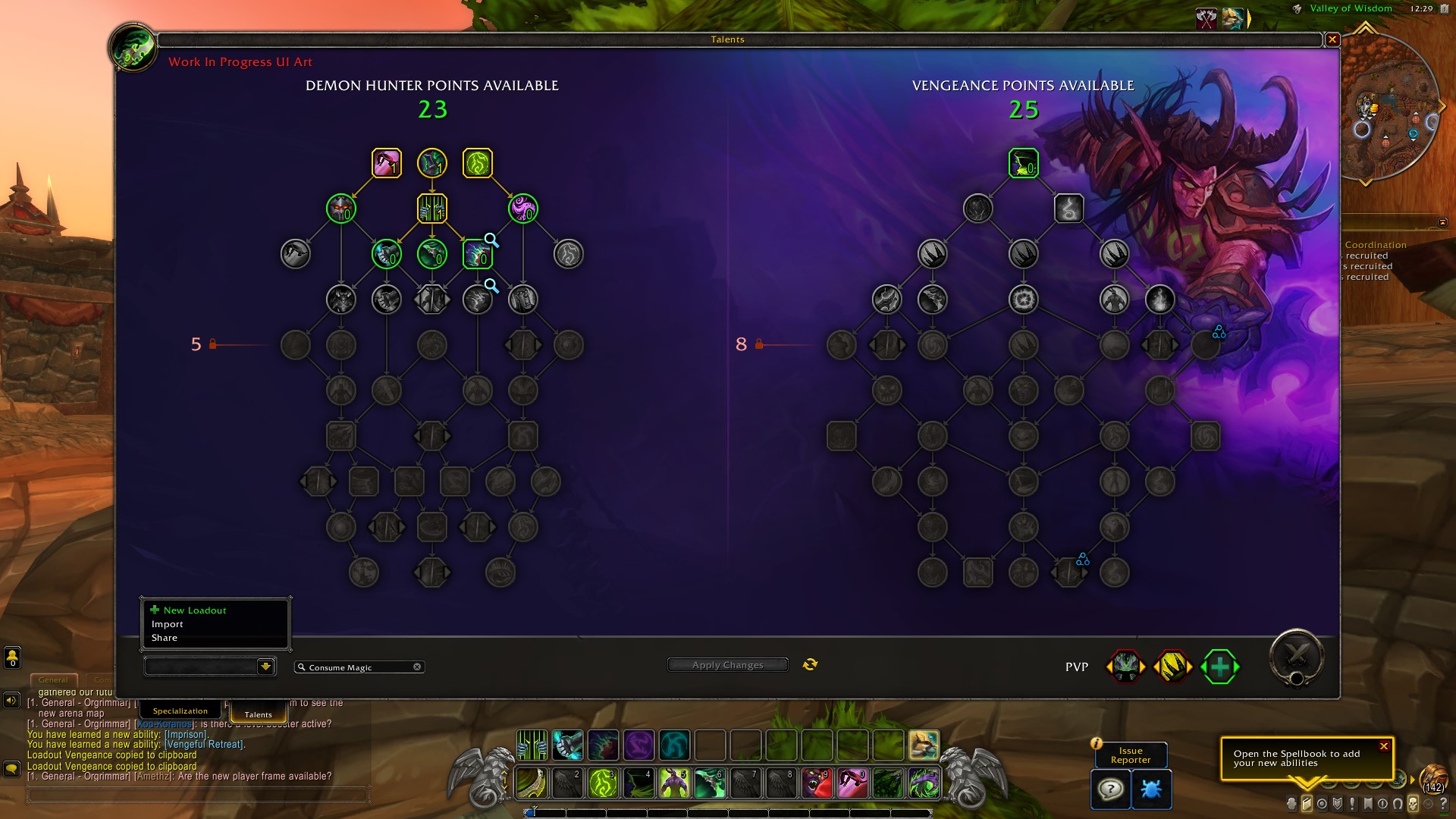Image resolution: width=1456 pixels, height=819 pixels.
Task: Dismiss the Spellbook tutorial popup
Action: click(1384, 746)
